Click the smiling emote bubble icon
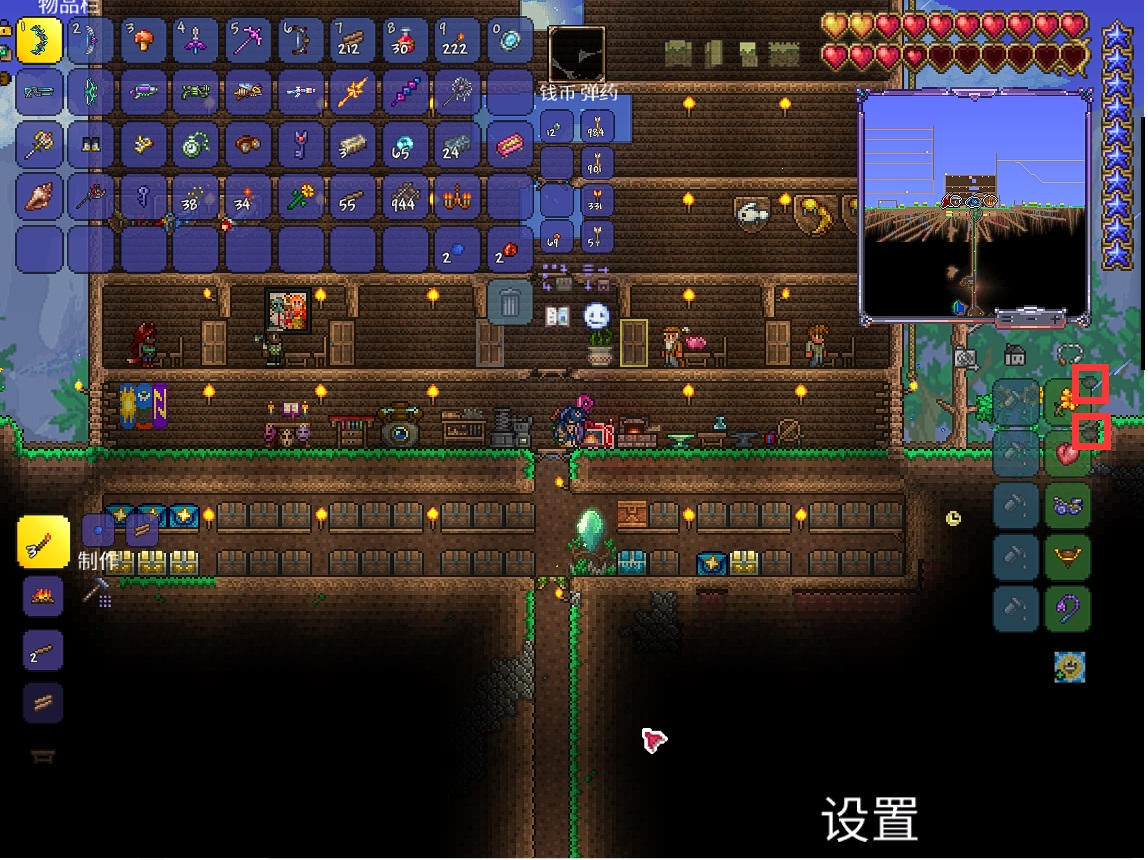 [597, 316]
